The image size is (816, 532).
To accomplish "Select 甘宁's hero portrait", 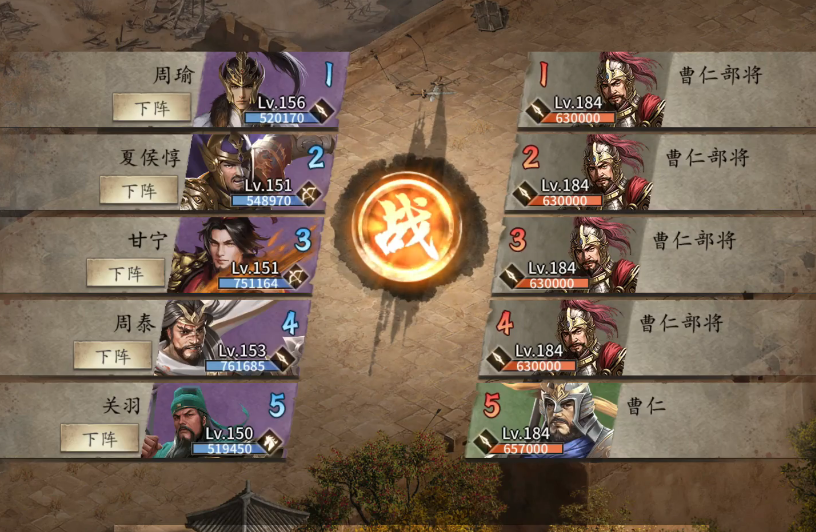I will point(220,253).
